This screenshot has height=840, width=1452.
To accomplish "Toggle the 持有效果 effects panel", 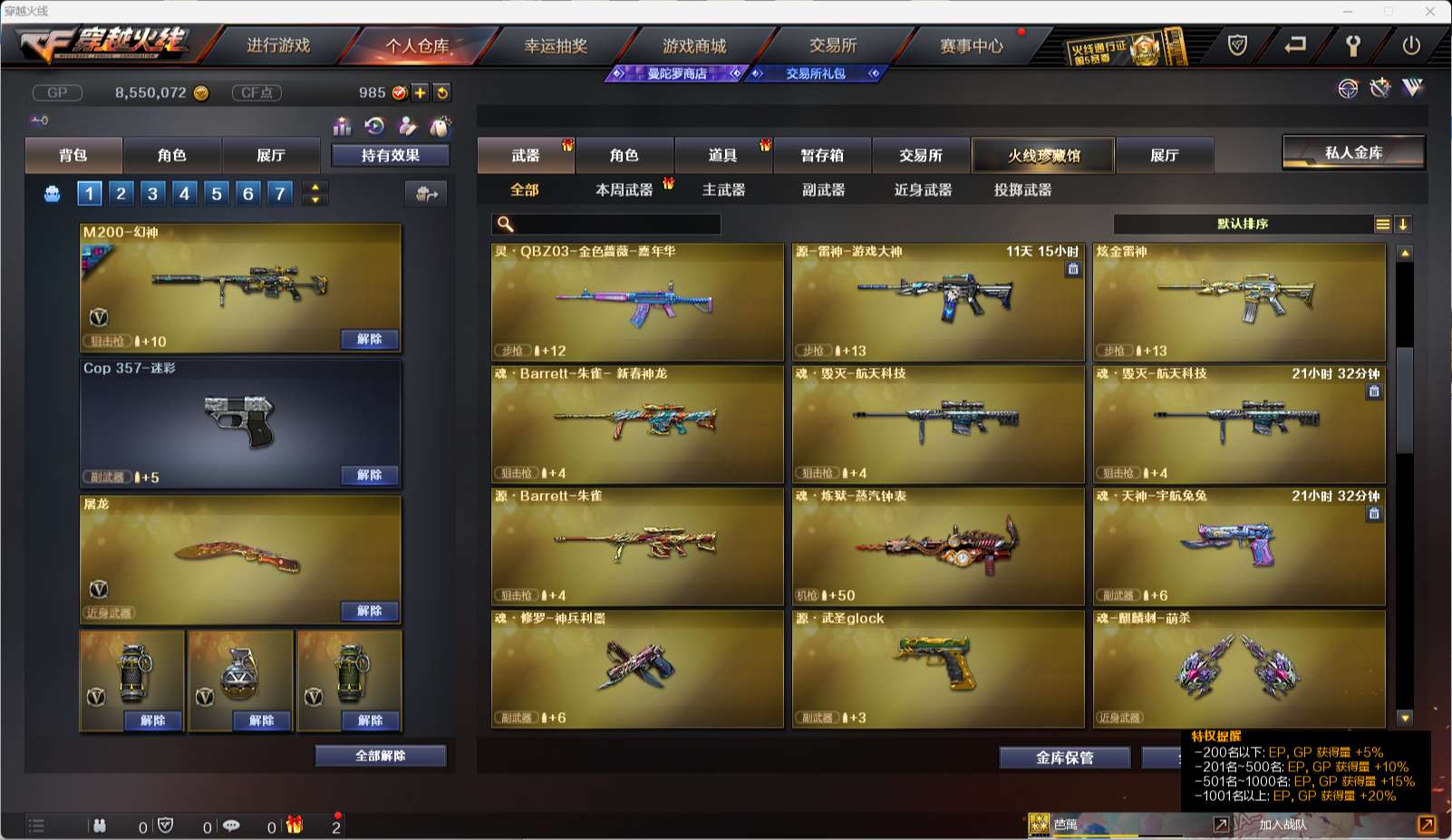I will click(x=388, y=155).
